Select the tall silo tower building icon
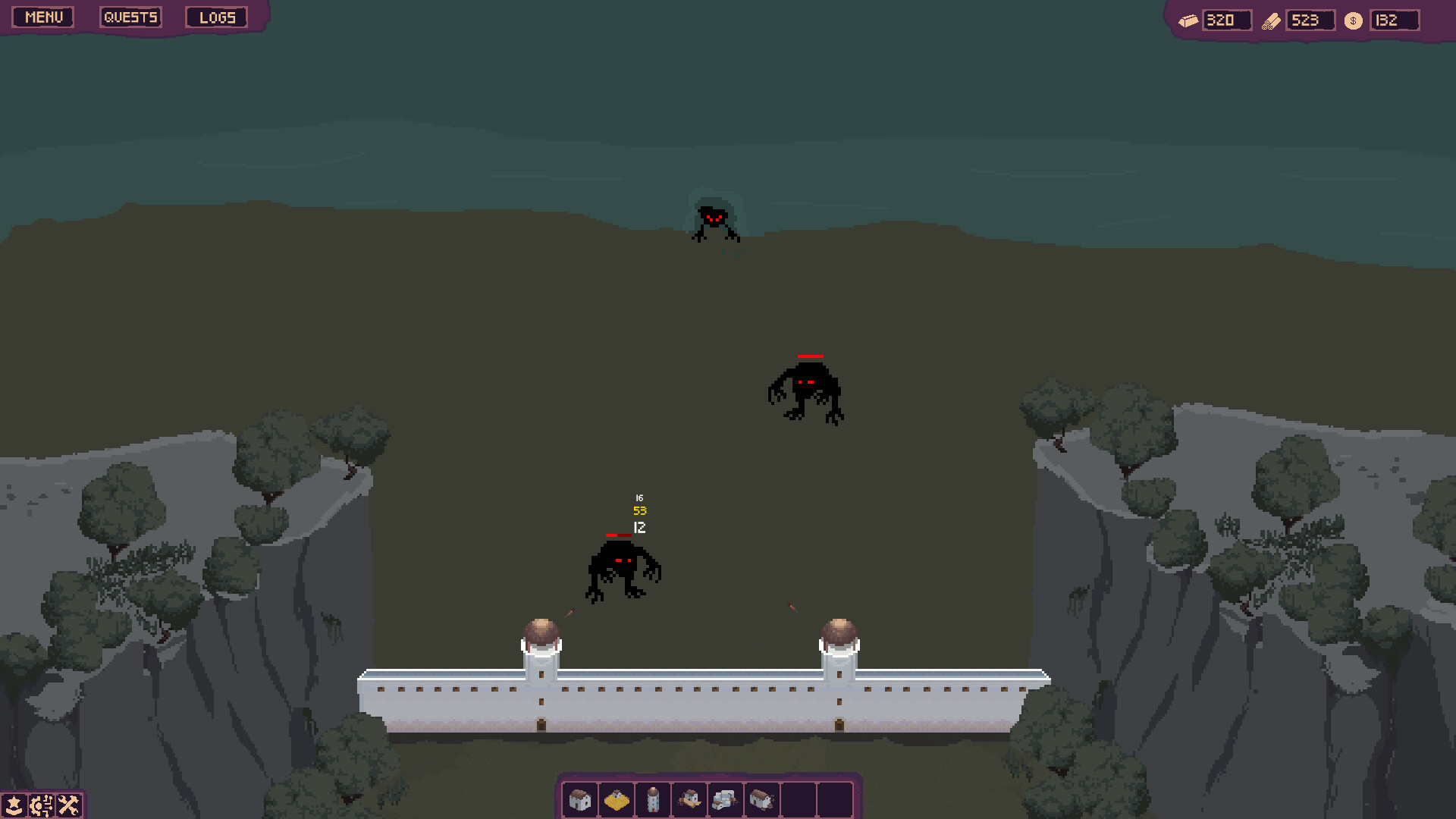Image resolution: width=1456 pixels, height=819 pixels. (652, 799)
